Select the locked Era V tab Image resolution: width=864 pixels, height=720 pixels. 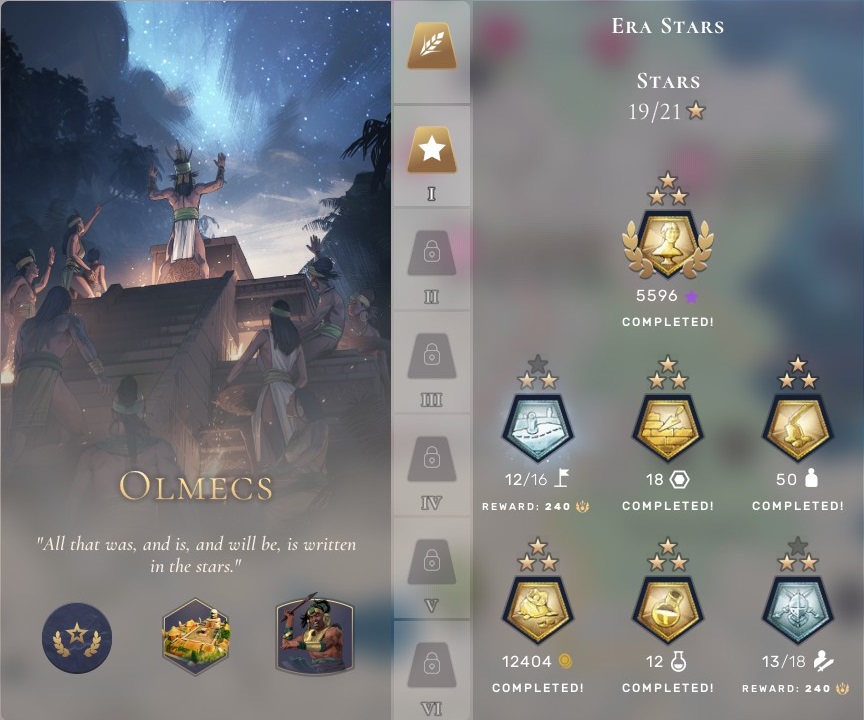pyautogui.click(x=431, y=564)
